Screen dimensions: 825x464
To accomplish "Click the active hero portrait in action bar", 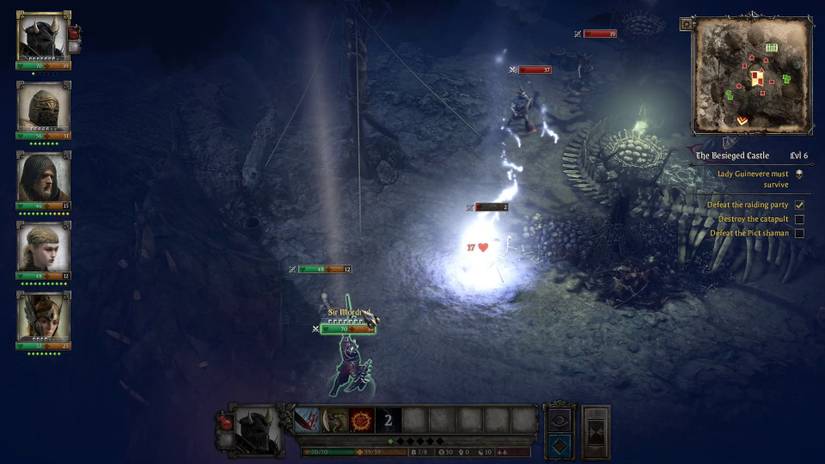I will coord(256,429).
